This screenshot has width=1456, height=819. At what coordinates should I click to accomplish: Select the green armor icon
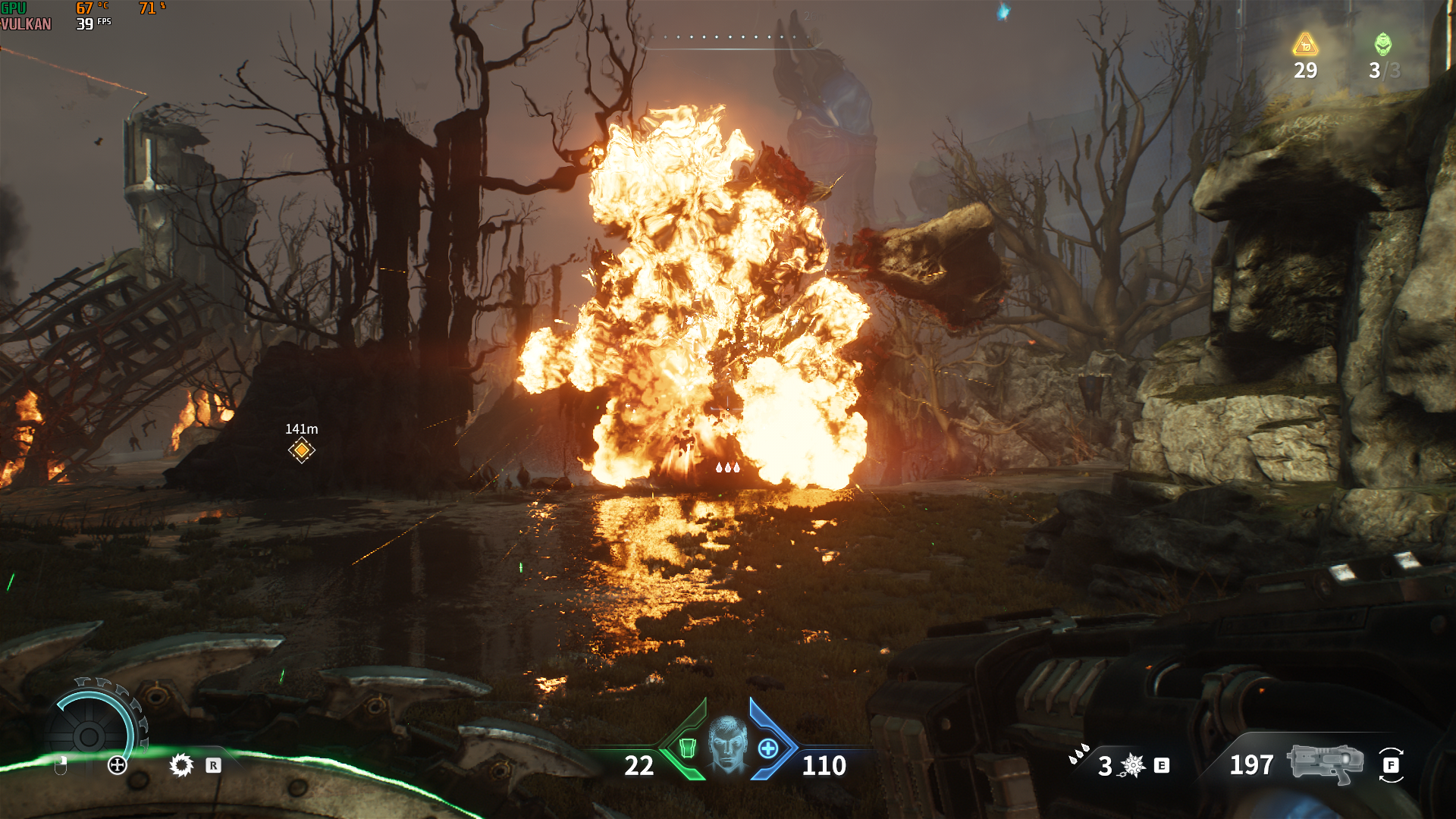click(687, 748)
